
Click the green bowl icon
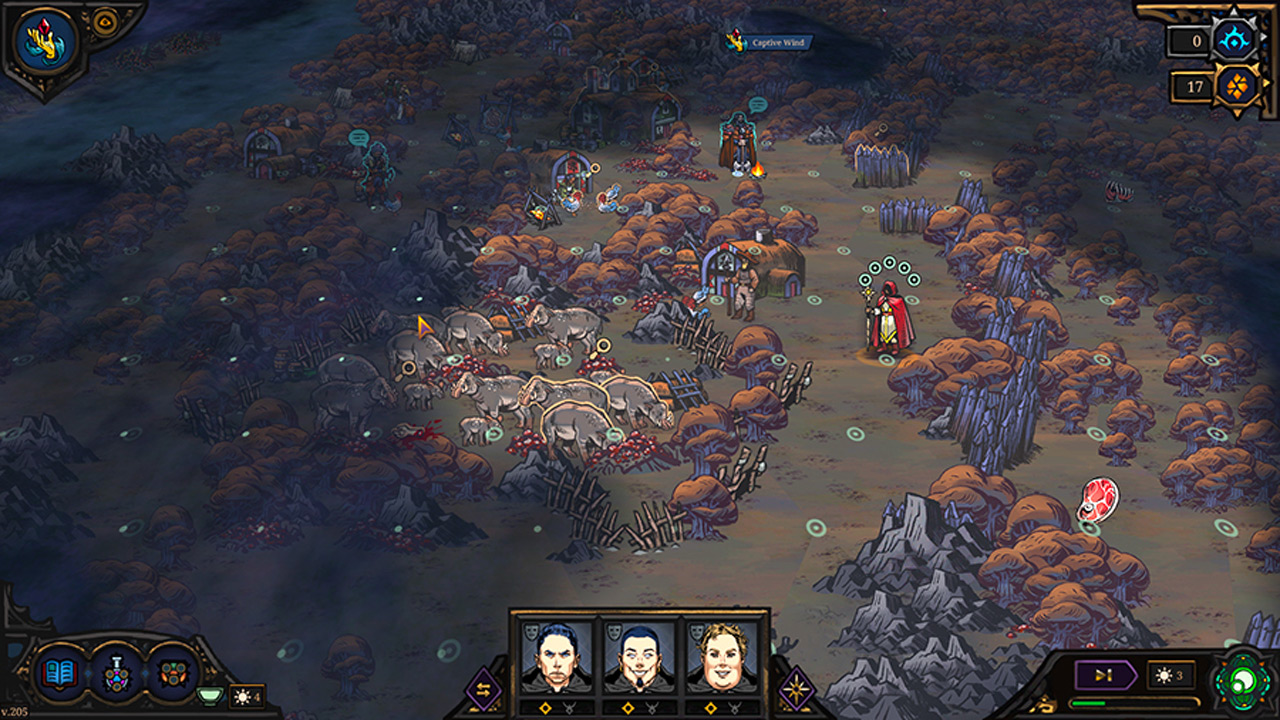click(209, 695)
